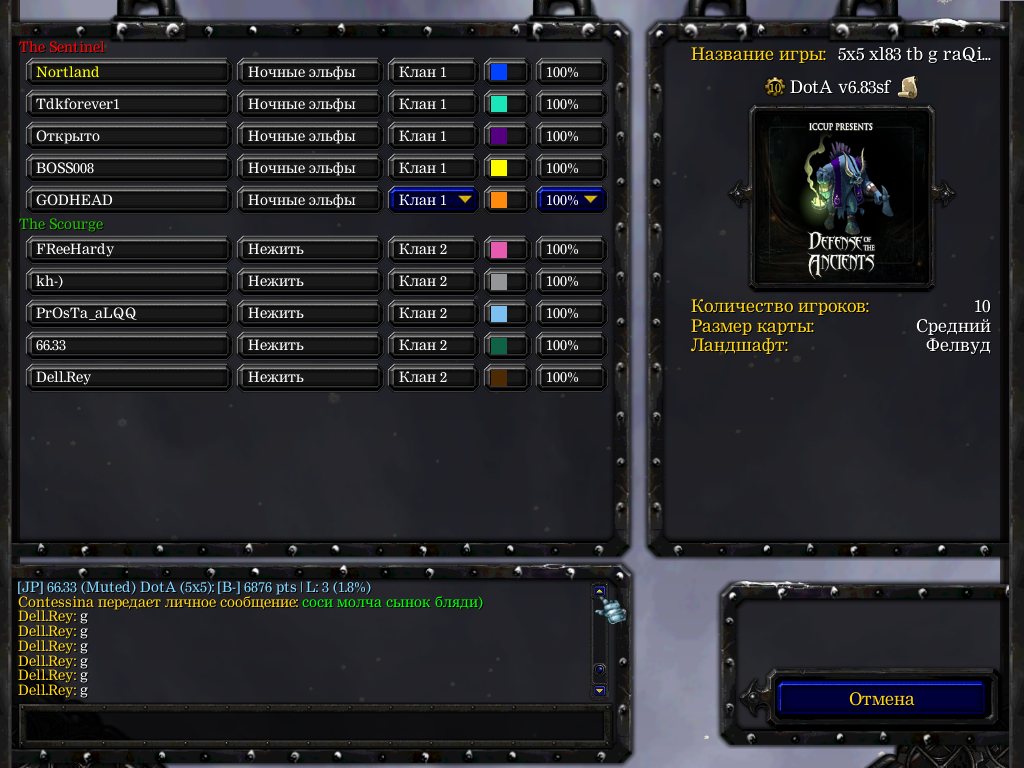Select the Dell.Rey player slot
The width and height of the screenshot is (1024, 768).
coord(129,377)
